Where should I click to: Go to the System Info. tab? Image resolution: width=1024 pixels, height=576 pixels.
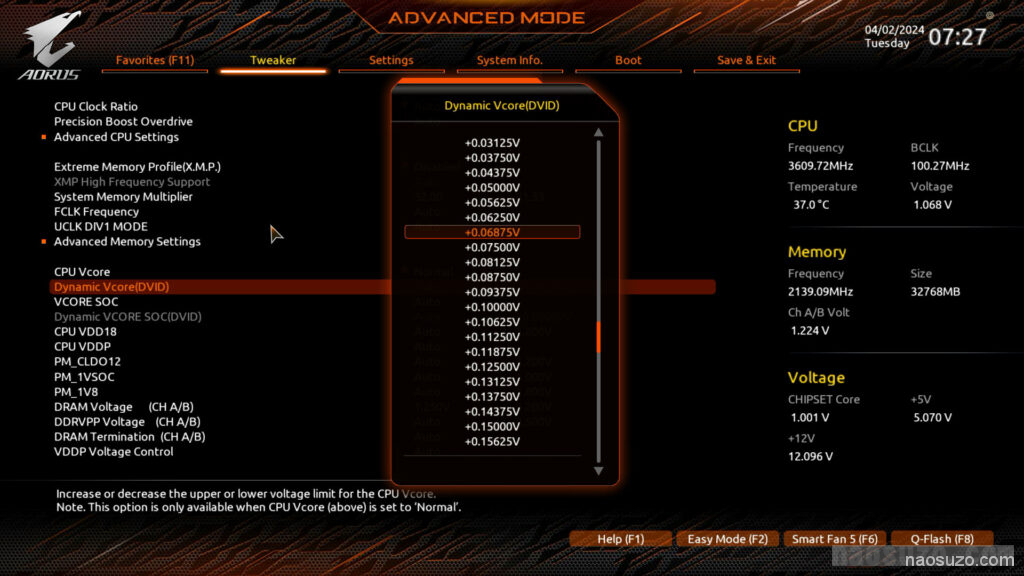[509, 60]
